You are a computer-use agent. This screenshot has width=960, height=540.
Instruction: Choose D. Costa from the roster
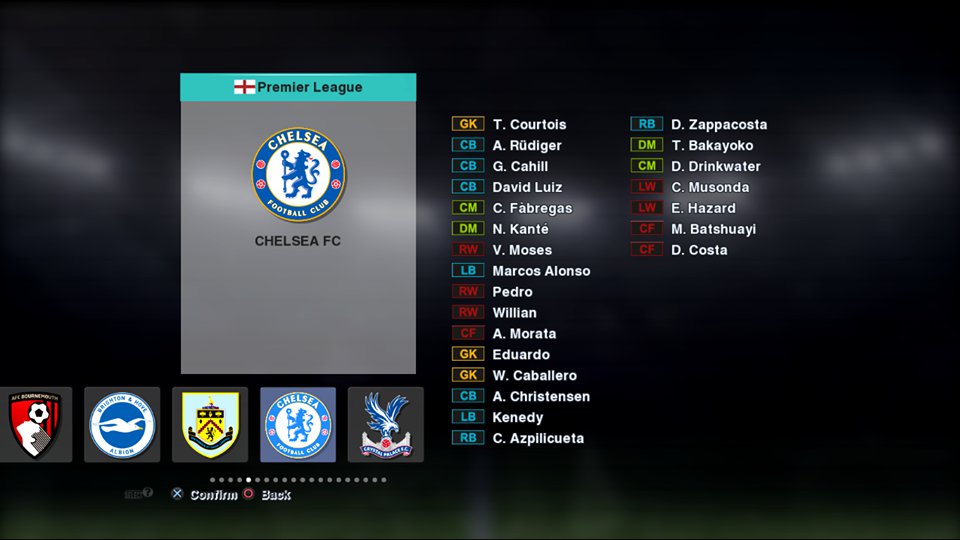[x=699, y=250]
